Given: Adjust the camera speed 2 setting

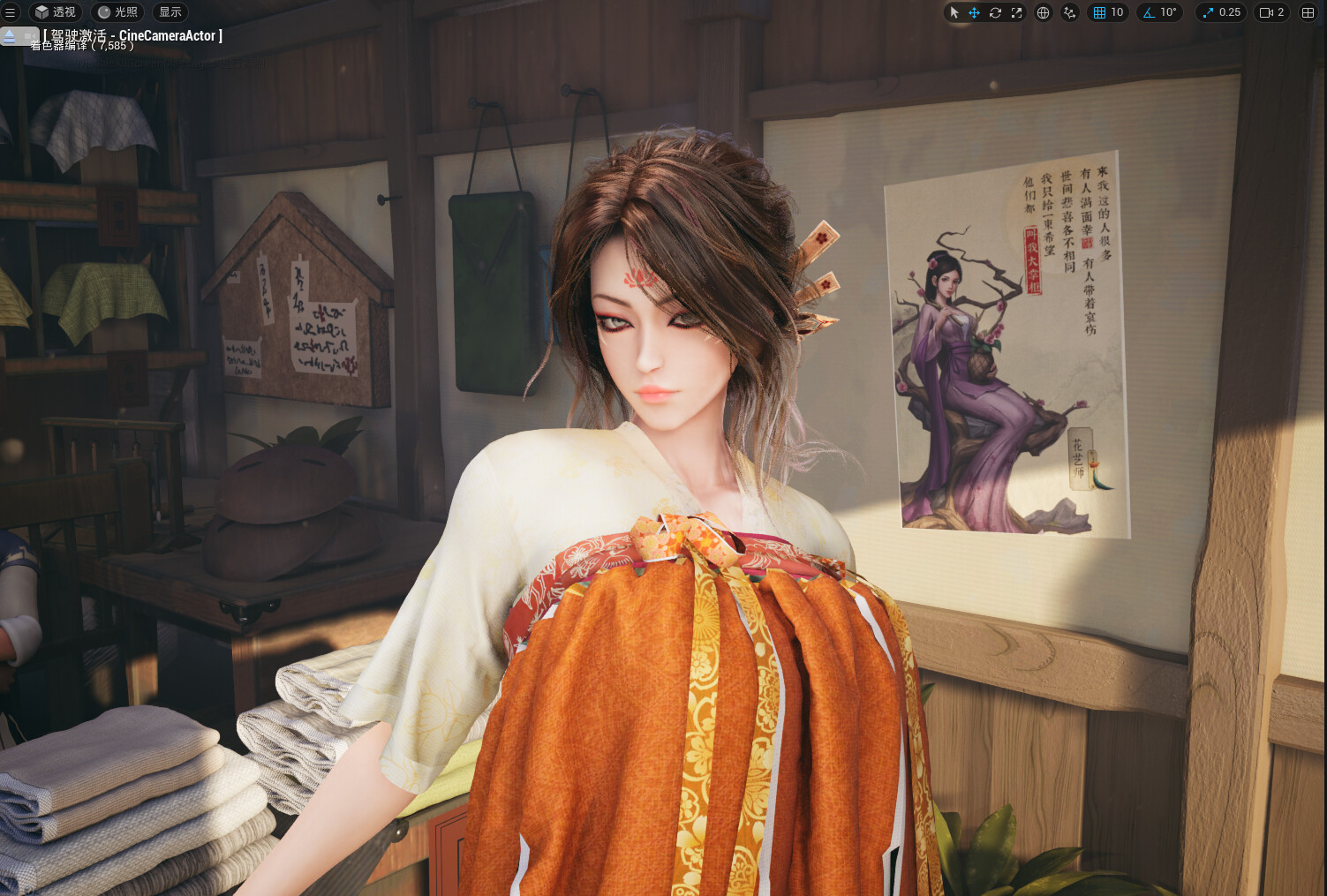Looking at the screenshot, I should (x=1271, y=12).
